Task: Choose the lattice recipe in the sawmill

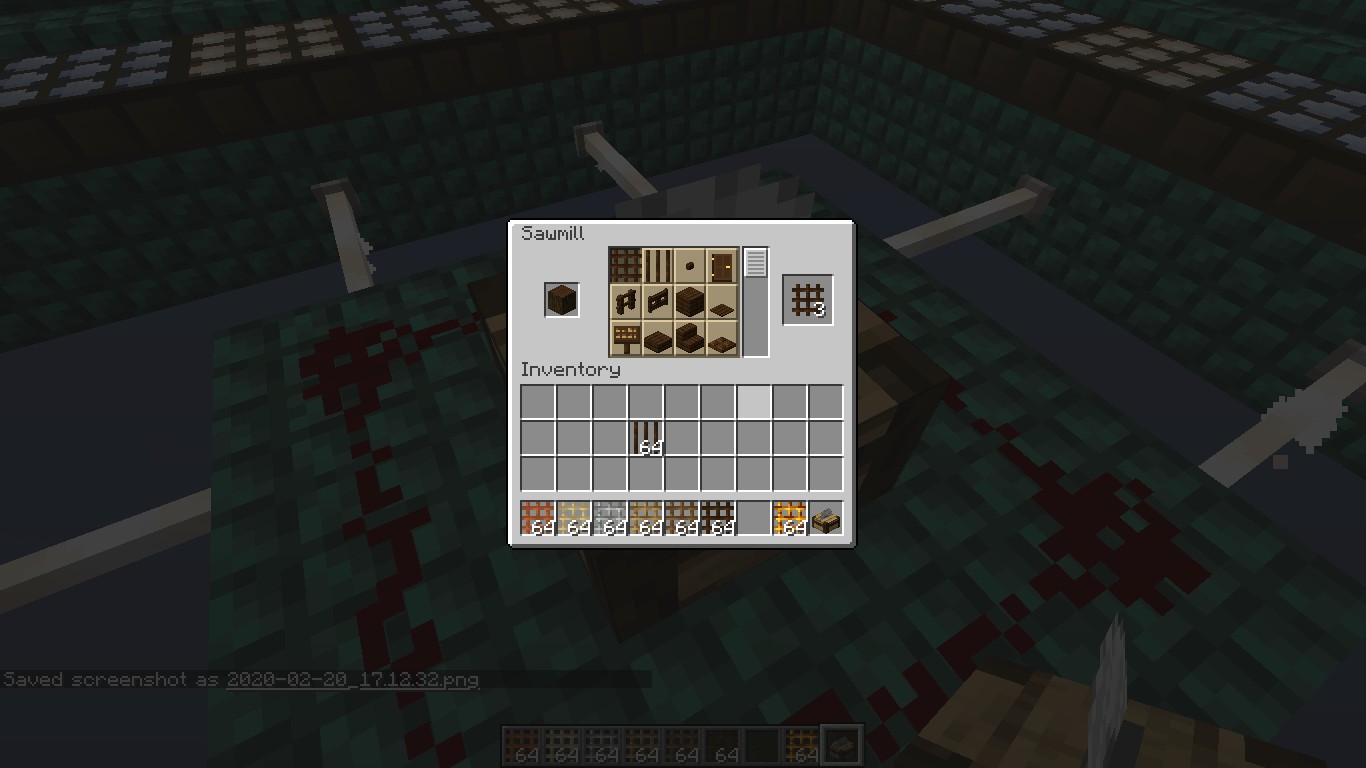Action: 626,266
